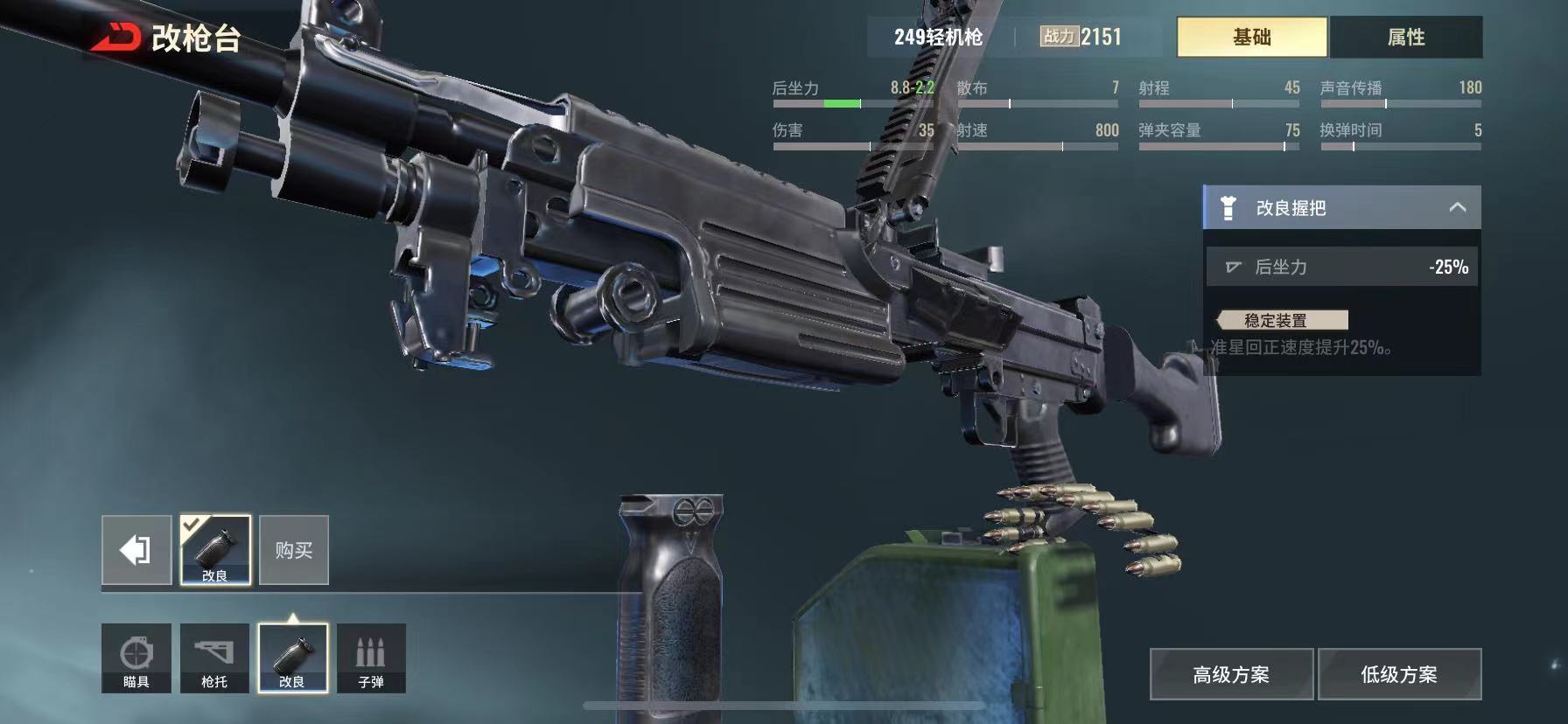
Task: Remove attachment using the arrow-exit icon
Action: pos(136,550)
